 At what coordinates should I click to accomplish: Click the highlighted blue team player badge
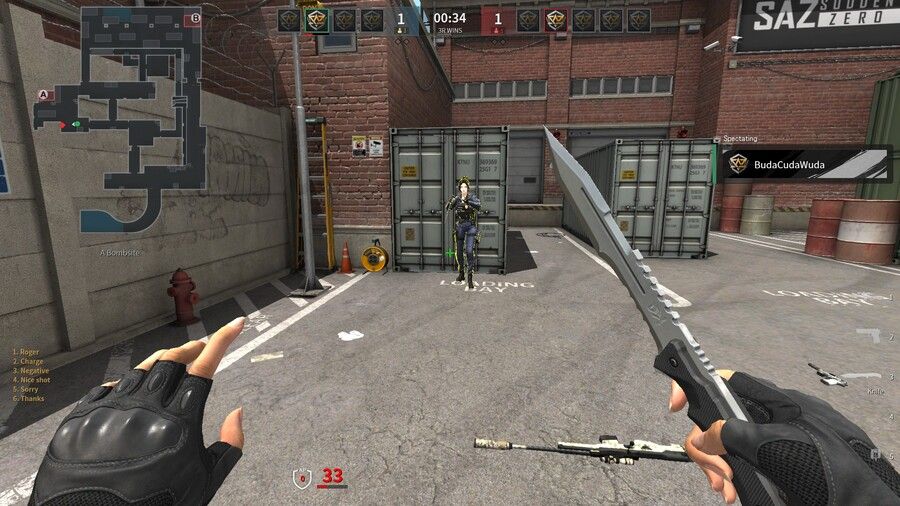317,19
